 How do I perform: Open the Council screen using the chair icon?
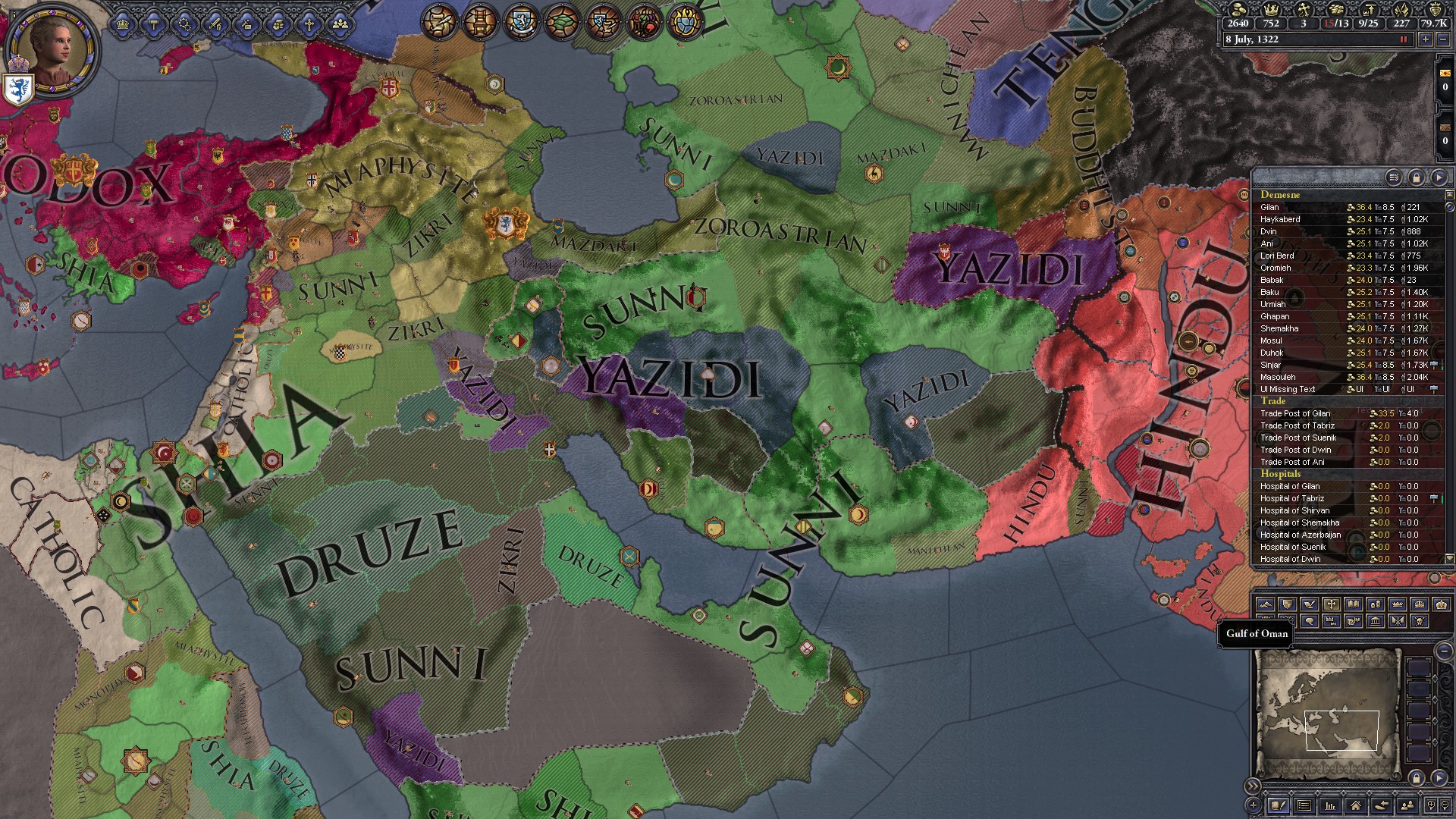coord(482,20)
